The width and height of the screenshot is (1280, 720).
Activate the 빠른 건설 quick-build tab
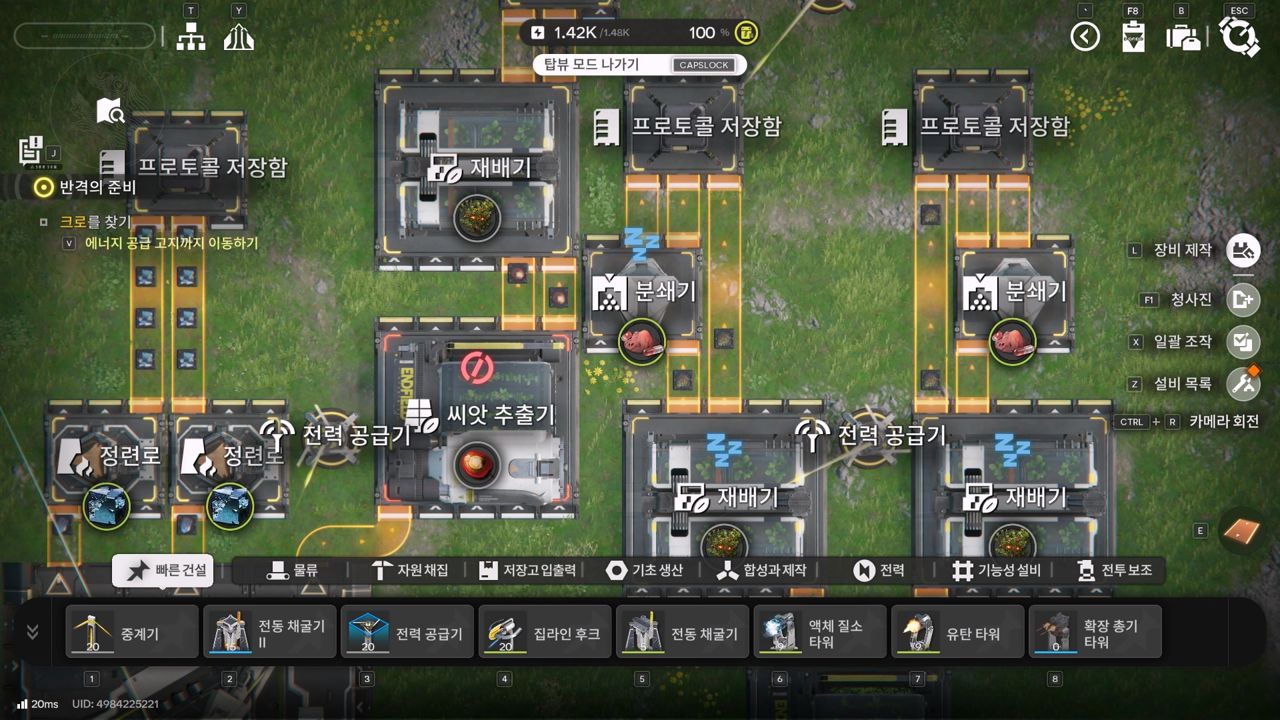coord(168,570)
